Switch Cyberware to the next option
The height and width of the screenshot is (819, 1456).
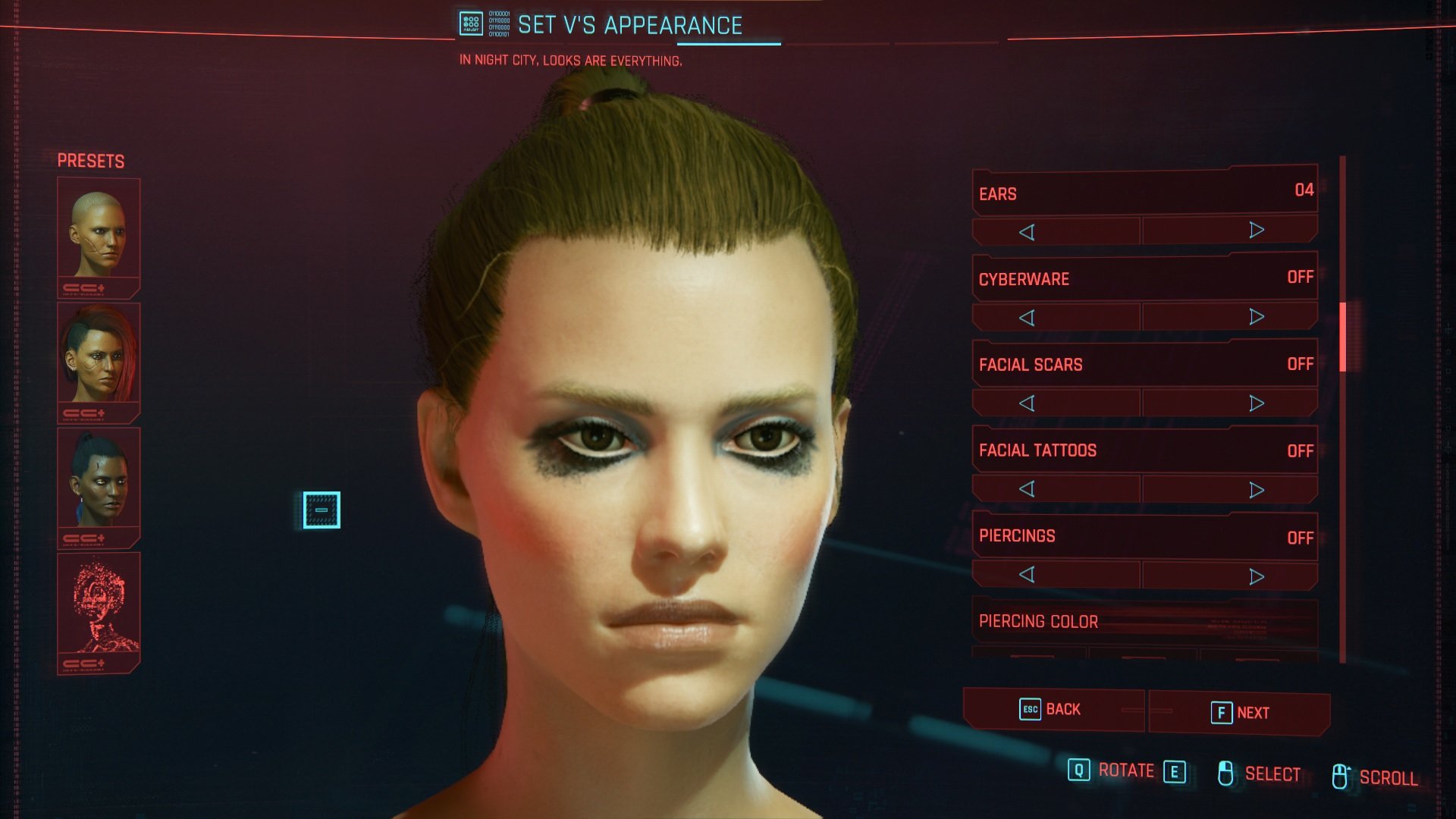coord(1257,316)
